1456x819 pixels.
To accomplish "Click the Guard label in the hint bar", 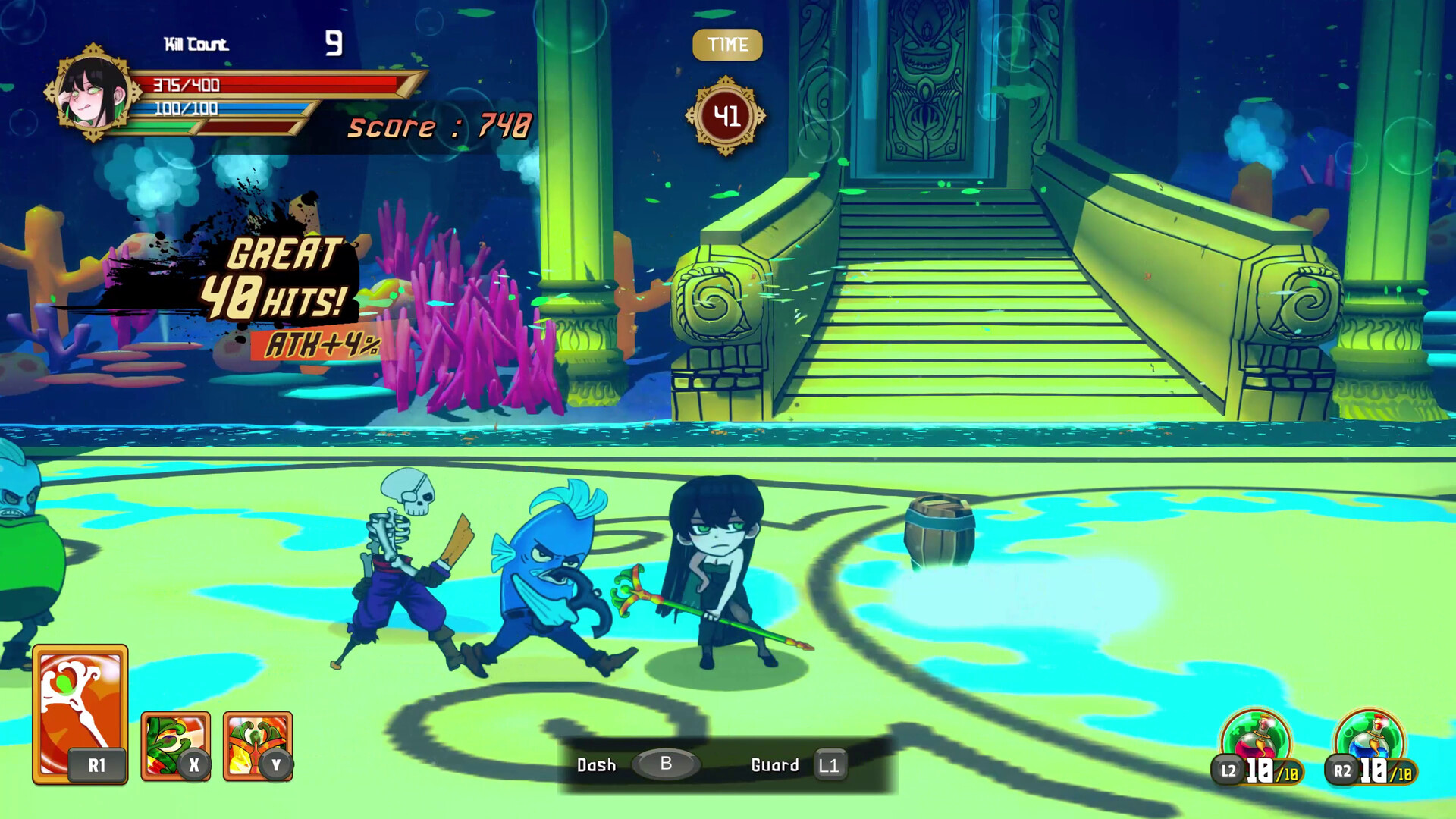I will [x=776, y=765].
